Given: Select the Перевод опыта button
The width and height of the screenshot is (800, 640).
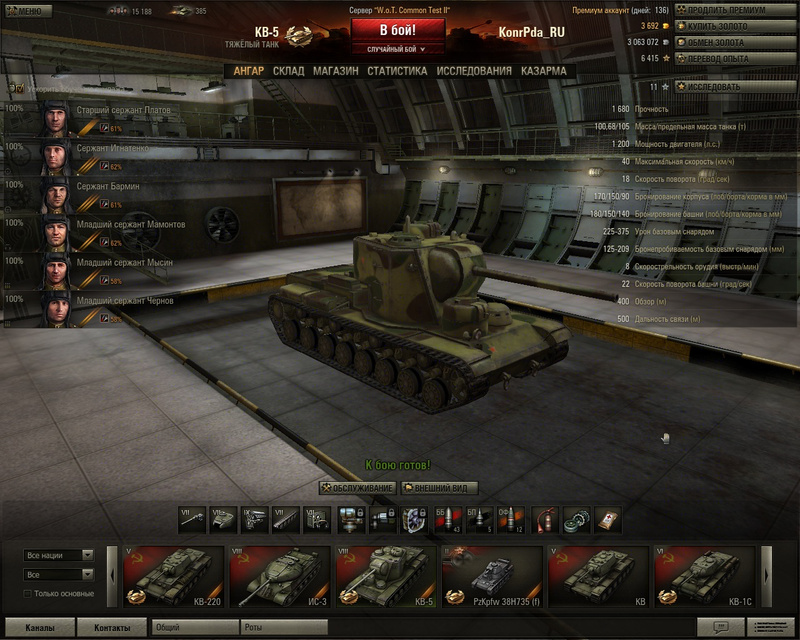Looking at the screenshot, I should pyautogui.click(x=735, y=59).
